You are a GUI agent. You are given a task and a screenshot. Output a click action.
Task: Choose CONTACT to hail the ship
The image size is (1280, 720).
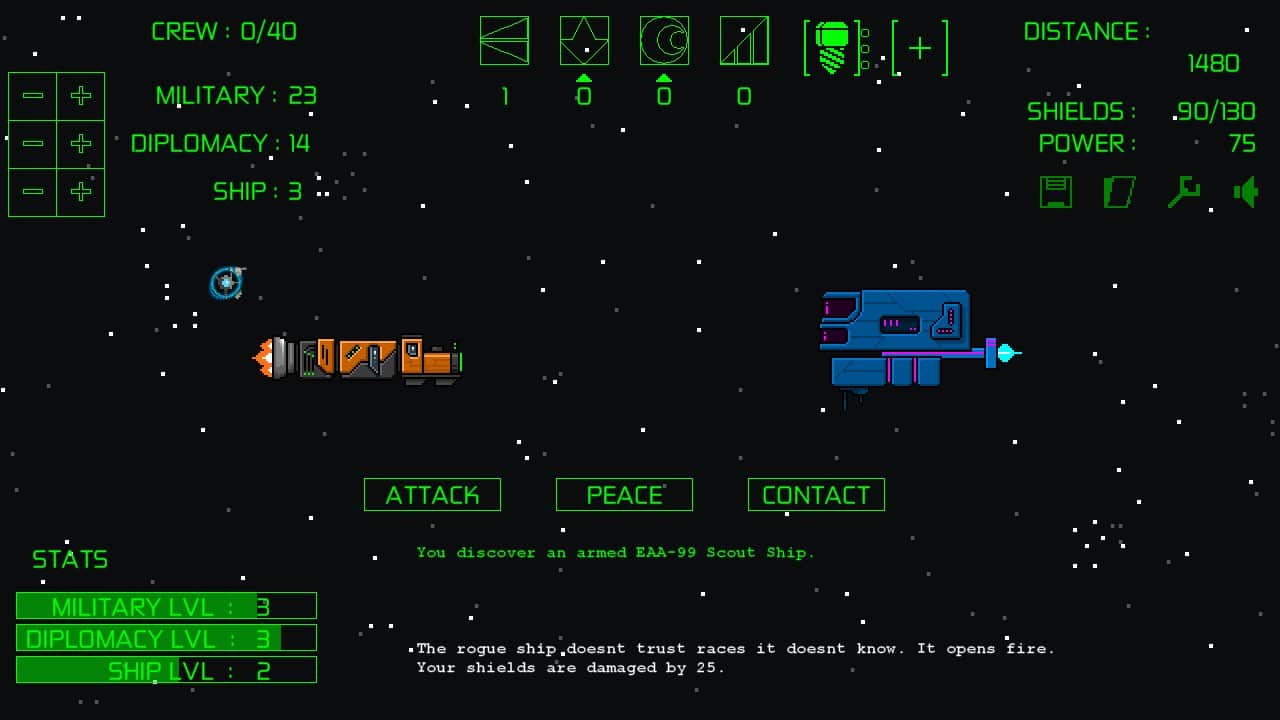[x=816, y=494]
